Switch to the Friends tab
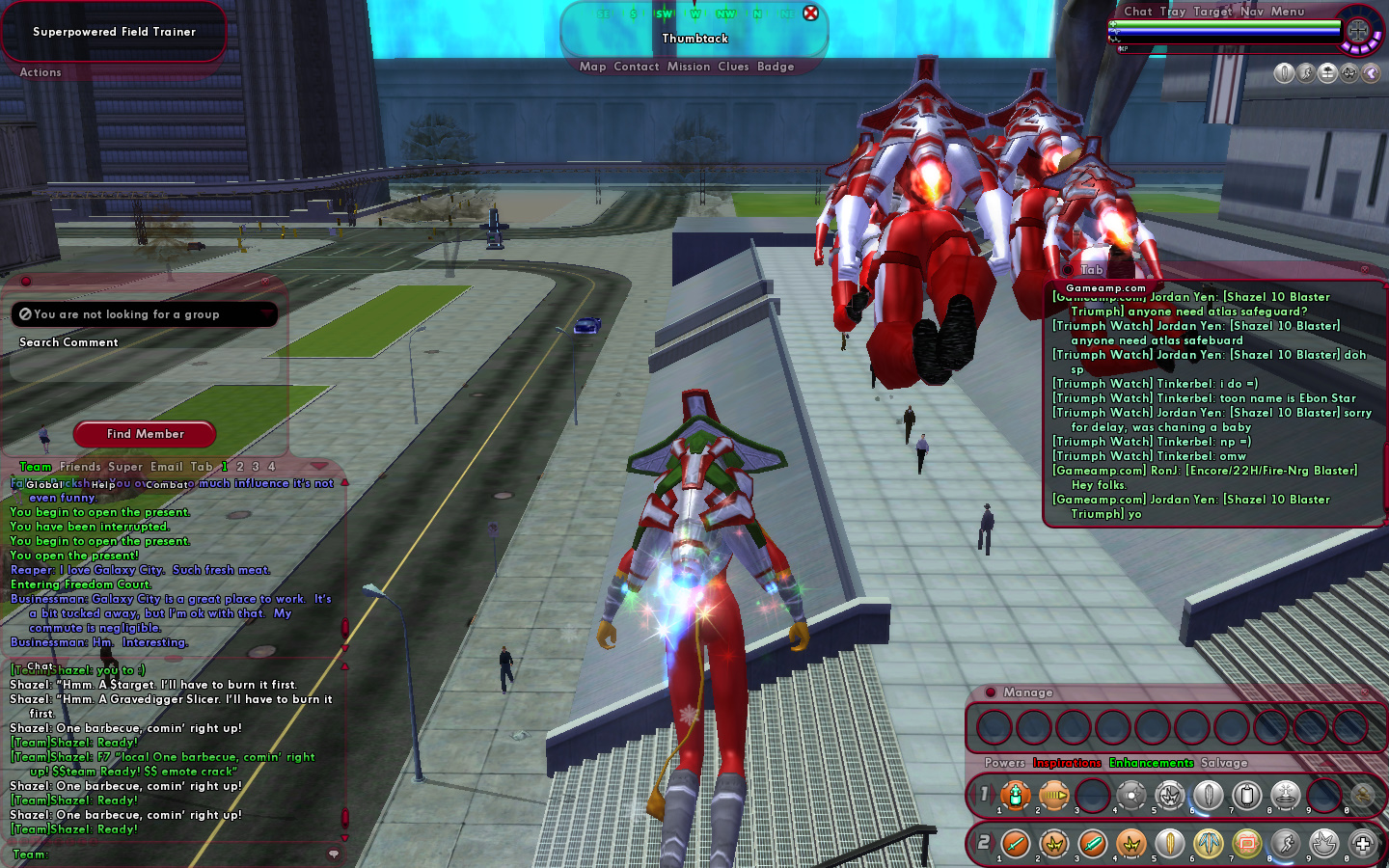 coord(80,467)
